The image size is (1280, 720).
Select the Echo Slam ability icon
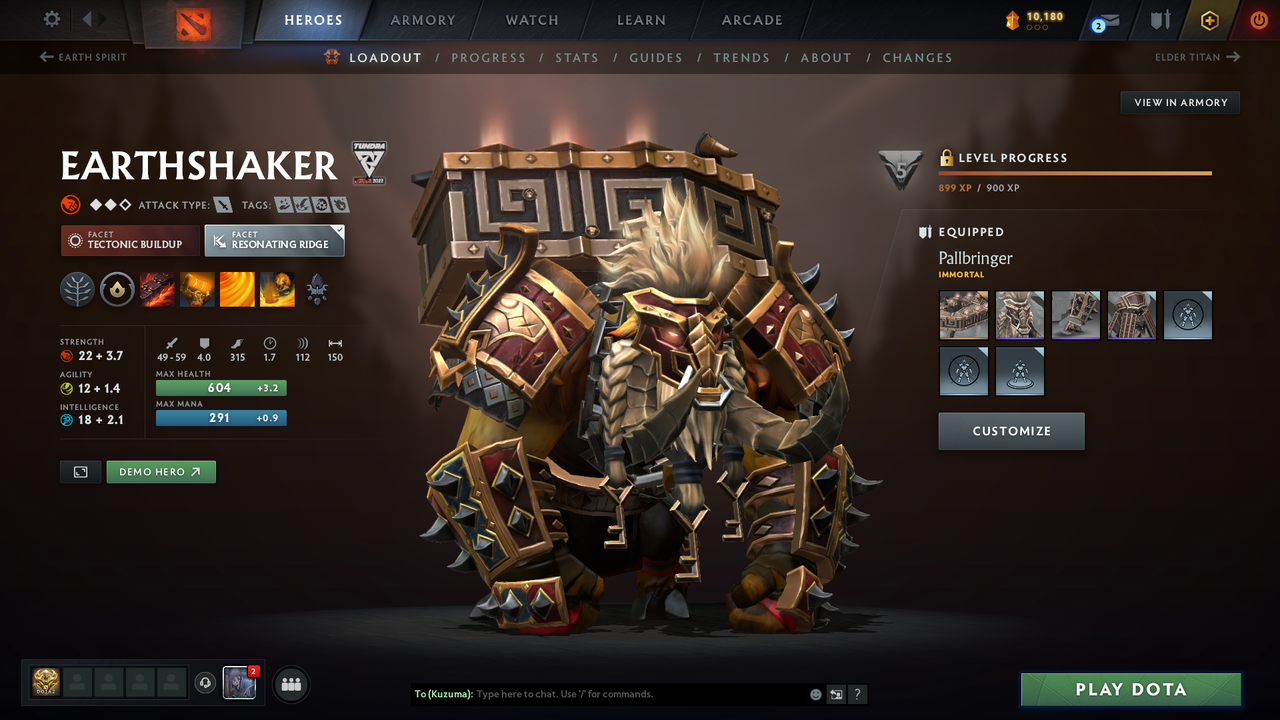(276, 290)
